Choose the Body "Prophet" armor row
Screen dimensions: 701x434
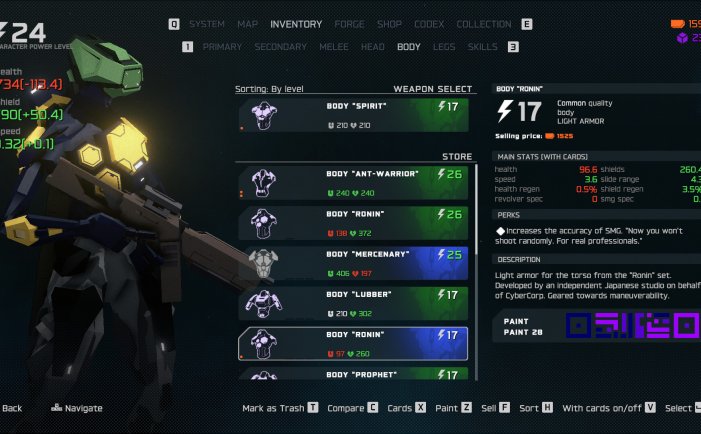(x=353, y=374)
